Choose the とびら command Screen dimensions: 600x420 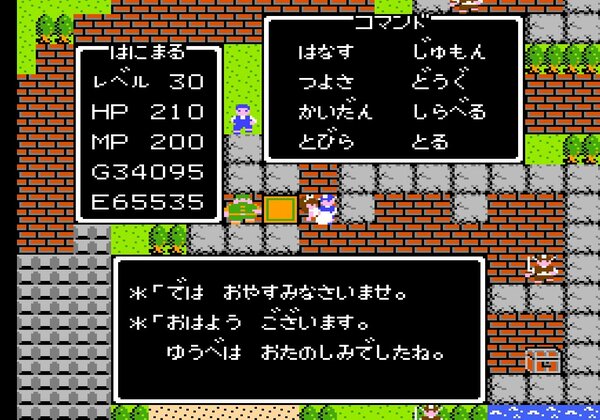pyautogui.click(x=326, y=141)
